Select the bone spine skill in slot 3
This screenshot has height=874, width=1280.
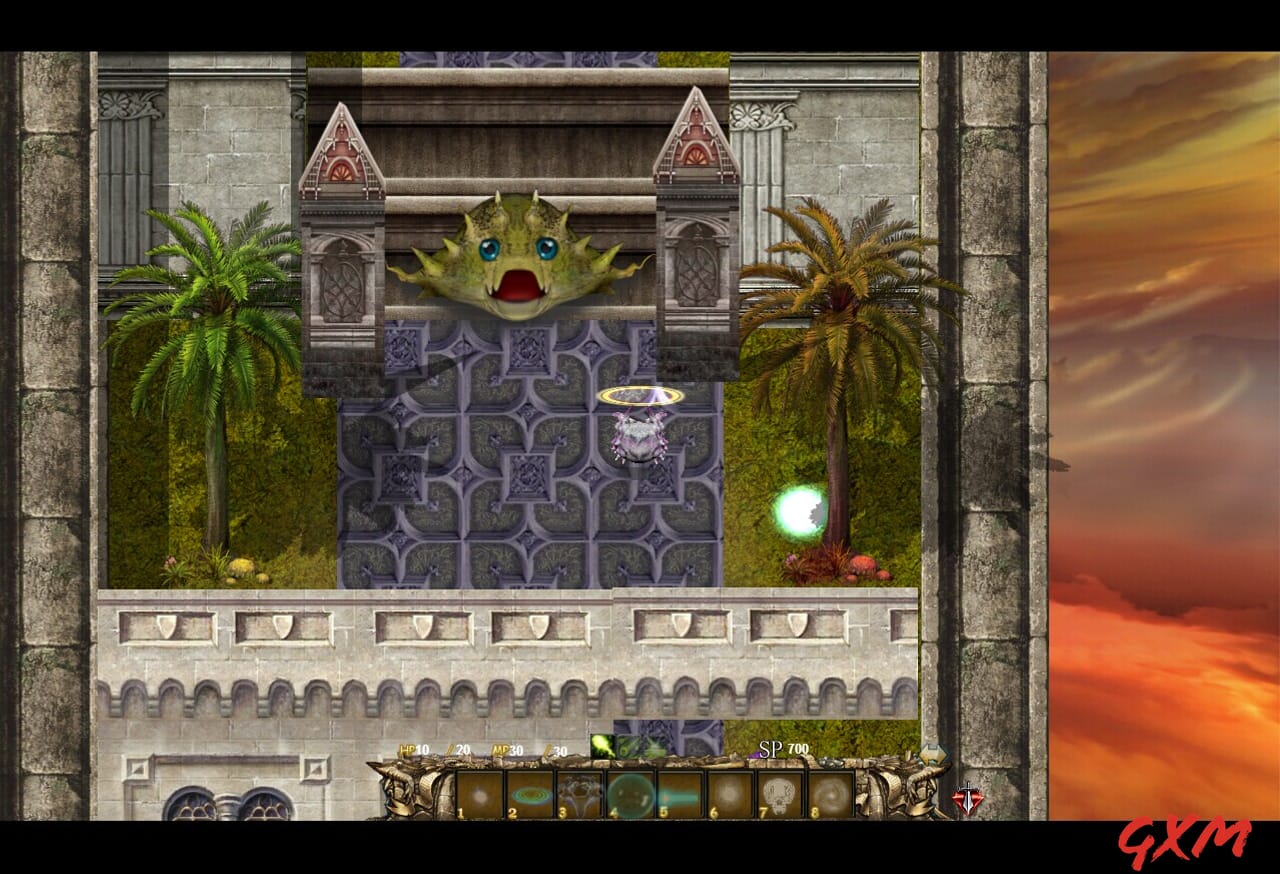click(581, 793)
